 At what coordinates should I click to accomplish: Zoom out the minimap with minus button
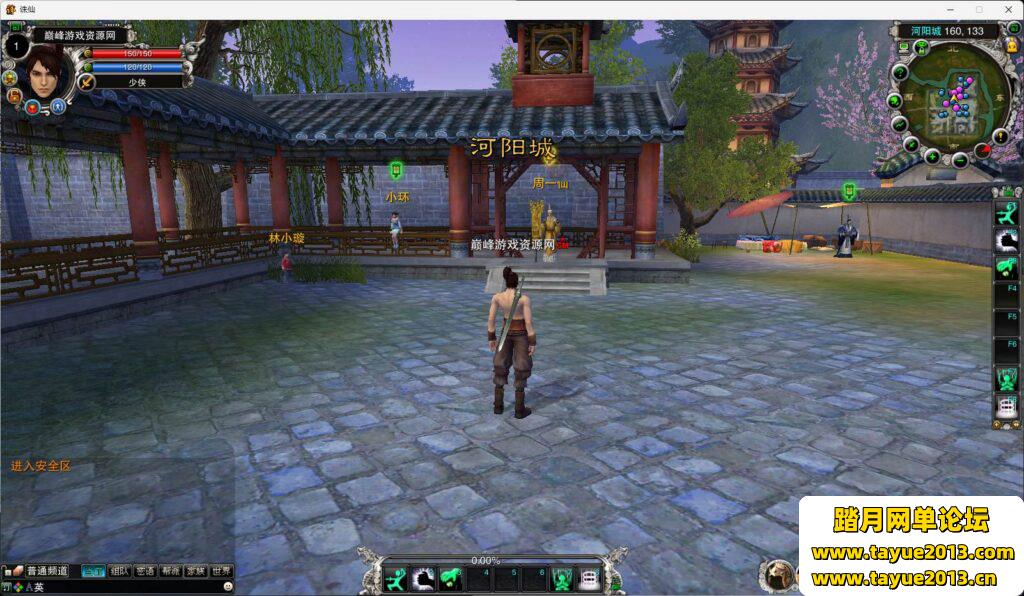[960, 160]
